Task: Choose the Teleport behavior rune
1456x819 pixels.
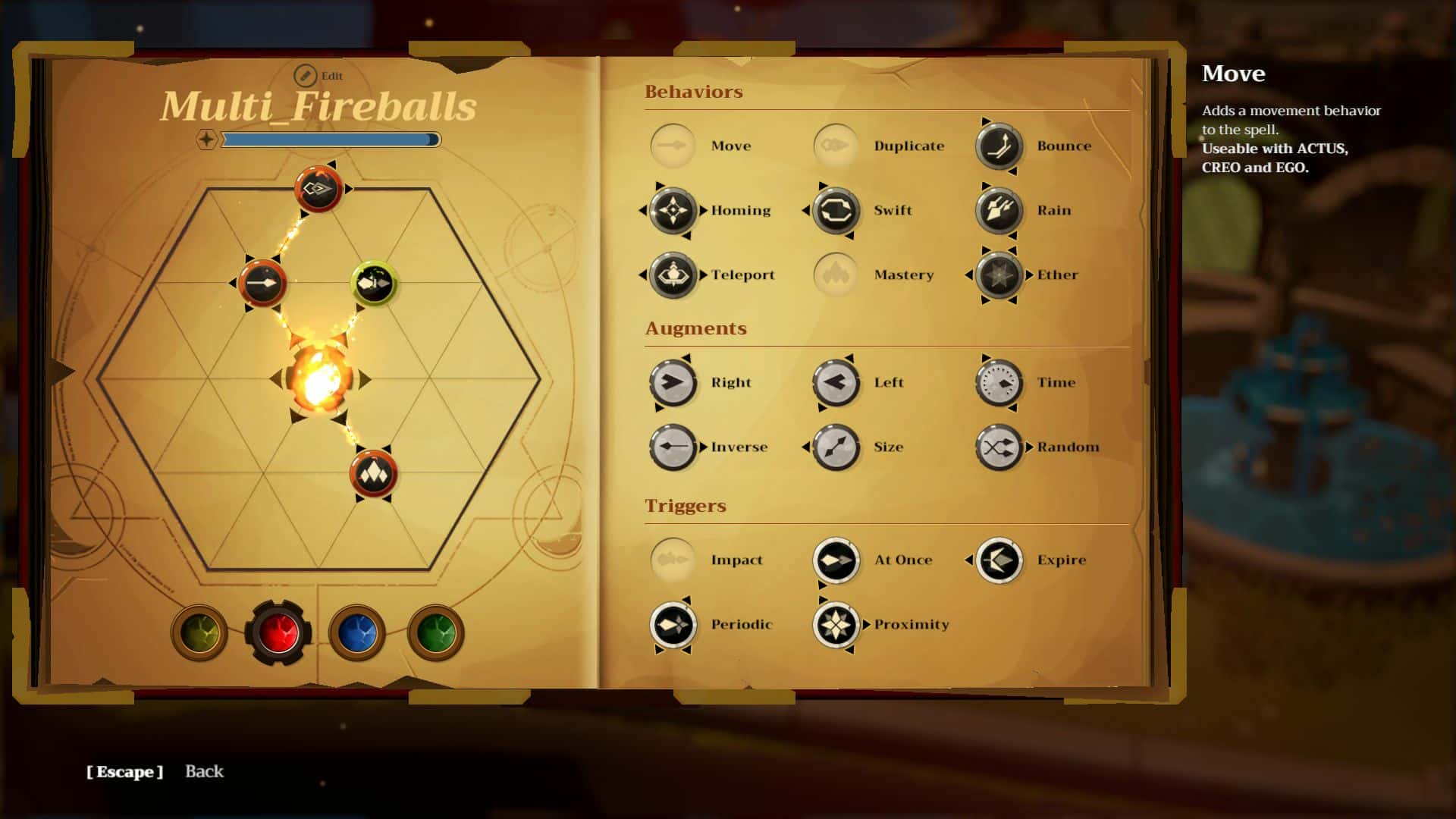Action: [x=672, y=275]
